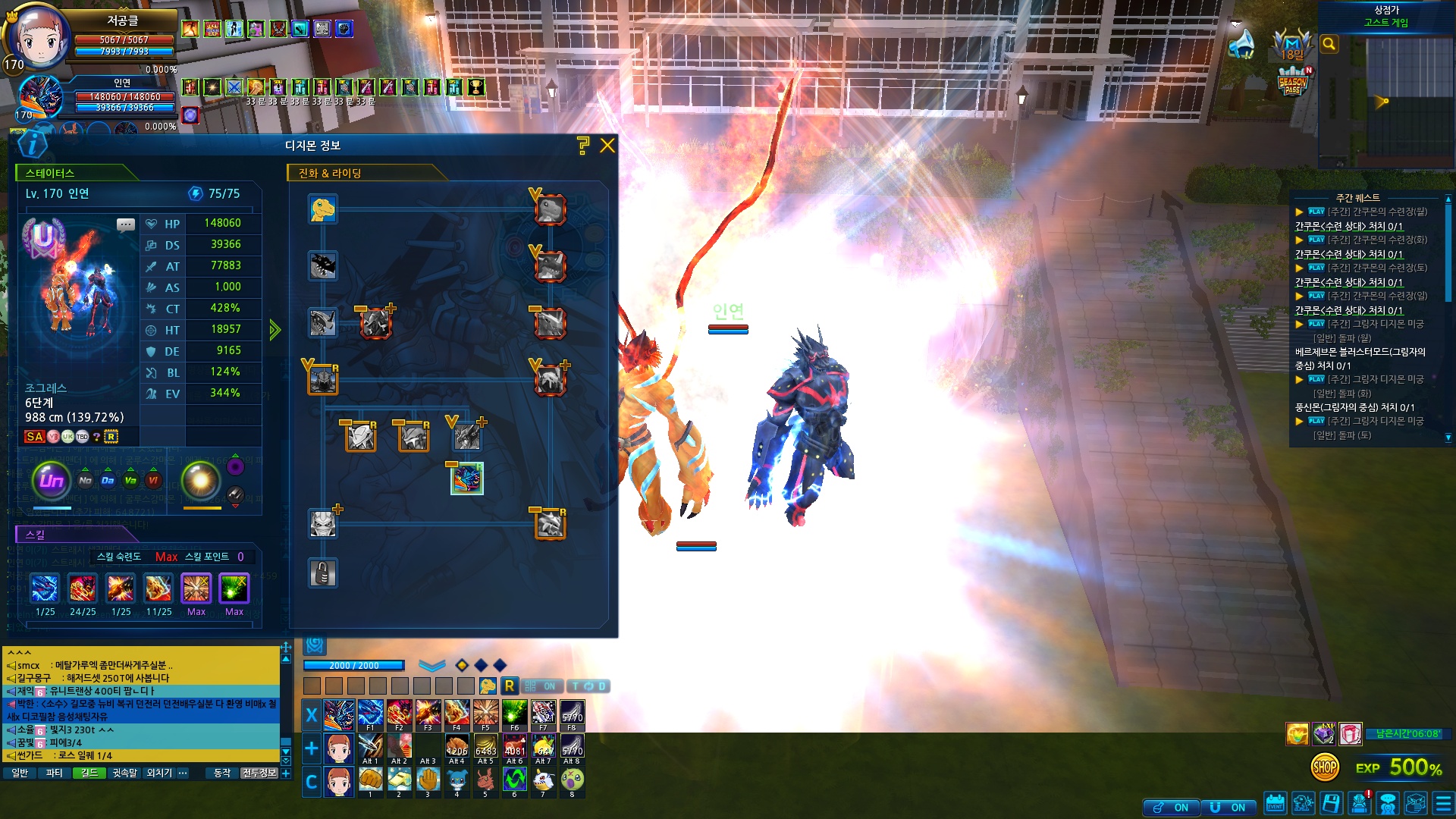The height and width of the screenshot is (819, 1456).
Task: Activate the fist emote in slot 1
Action: coord(370,780)
